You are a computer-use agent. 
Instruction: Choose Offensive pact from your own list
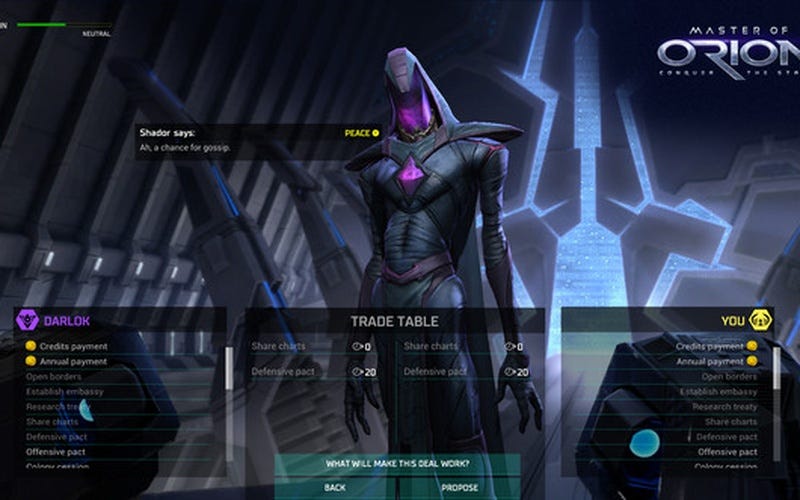tap(726, 452)
